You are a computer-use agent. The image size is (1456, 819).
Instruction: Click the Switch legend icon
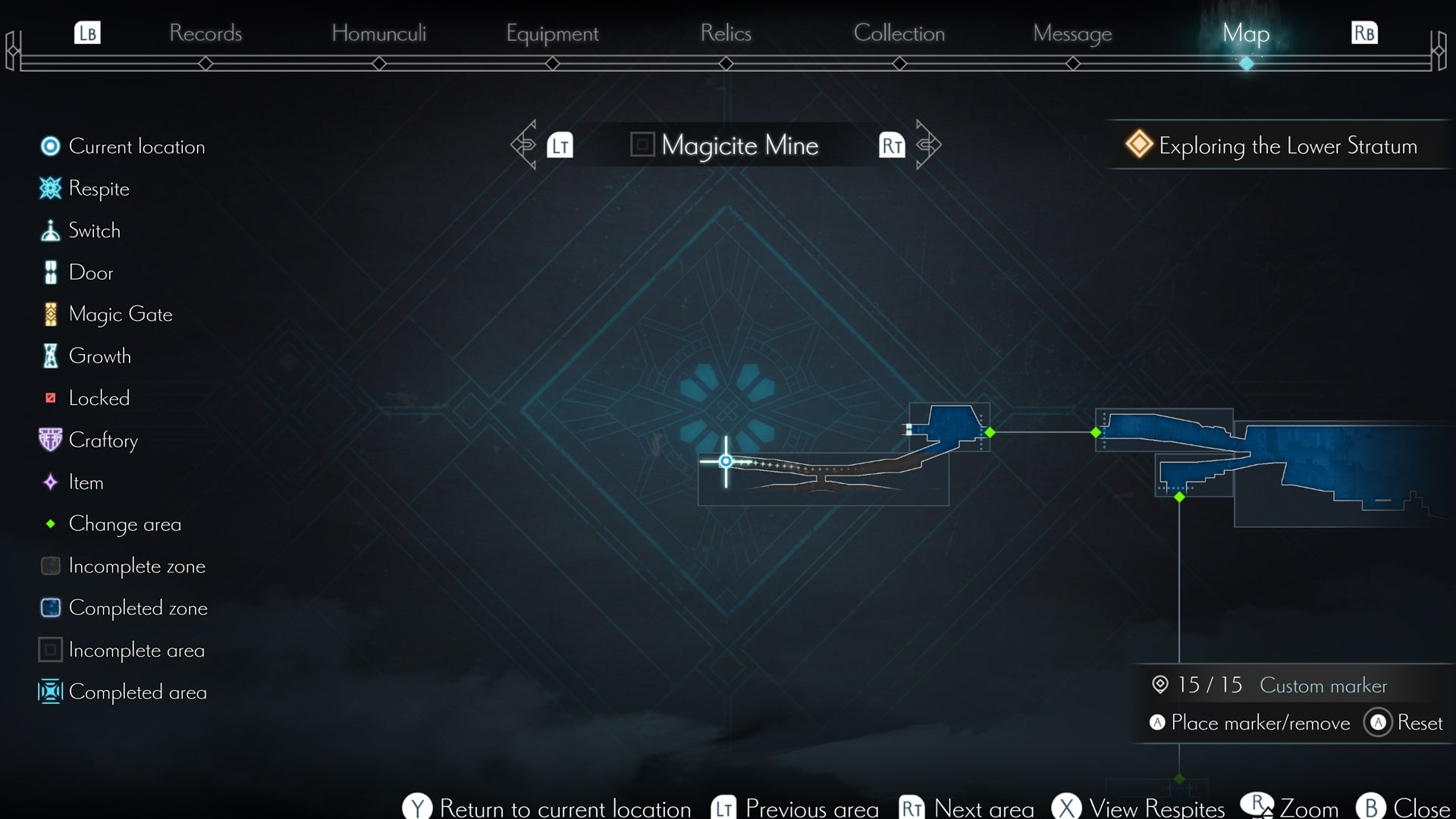pos(50,231)
